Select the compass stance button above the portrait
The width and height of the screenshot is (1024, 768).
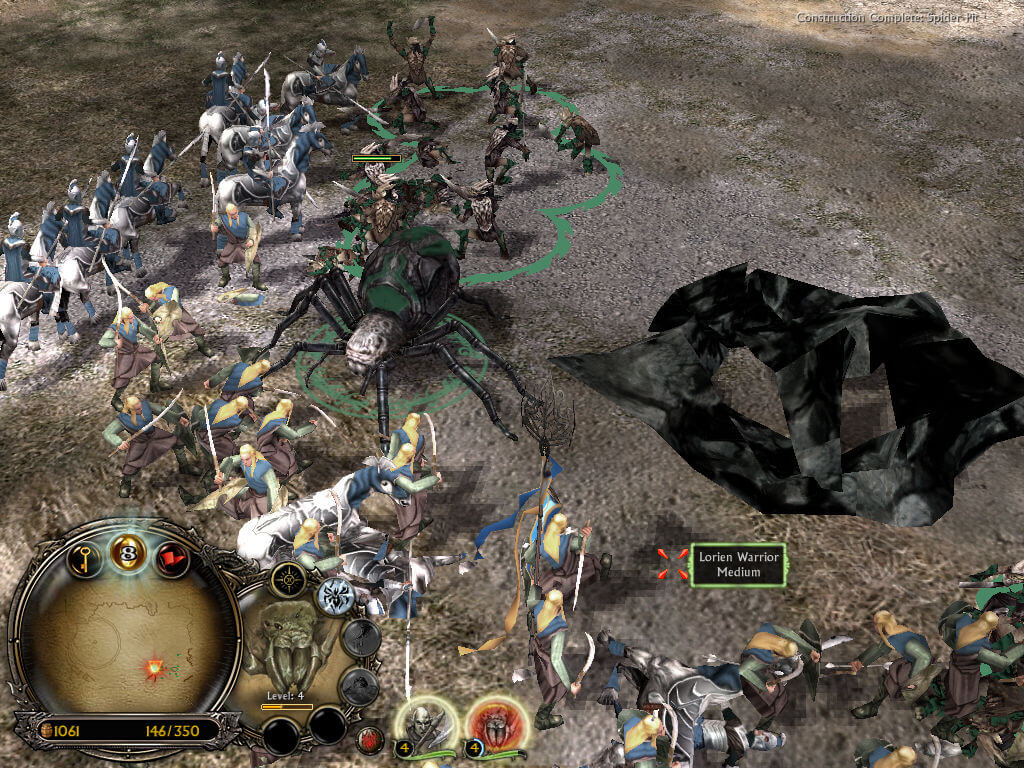(x=288, y=581)
